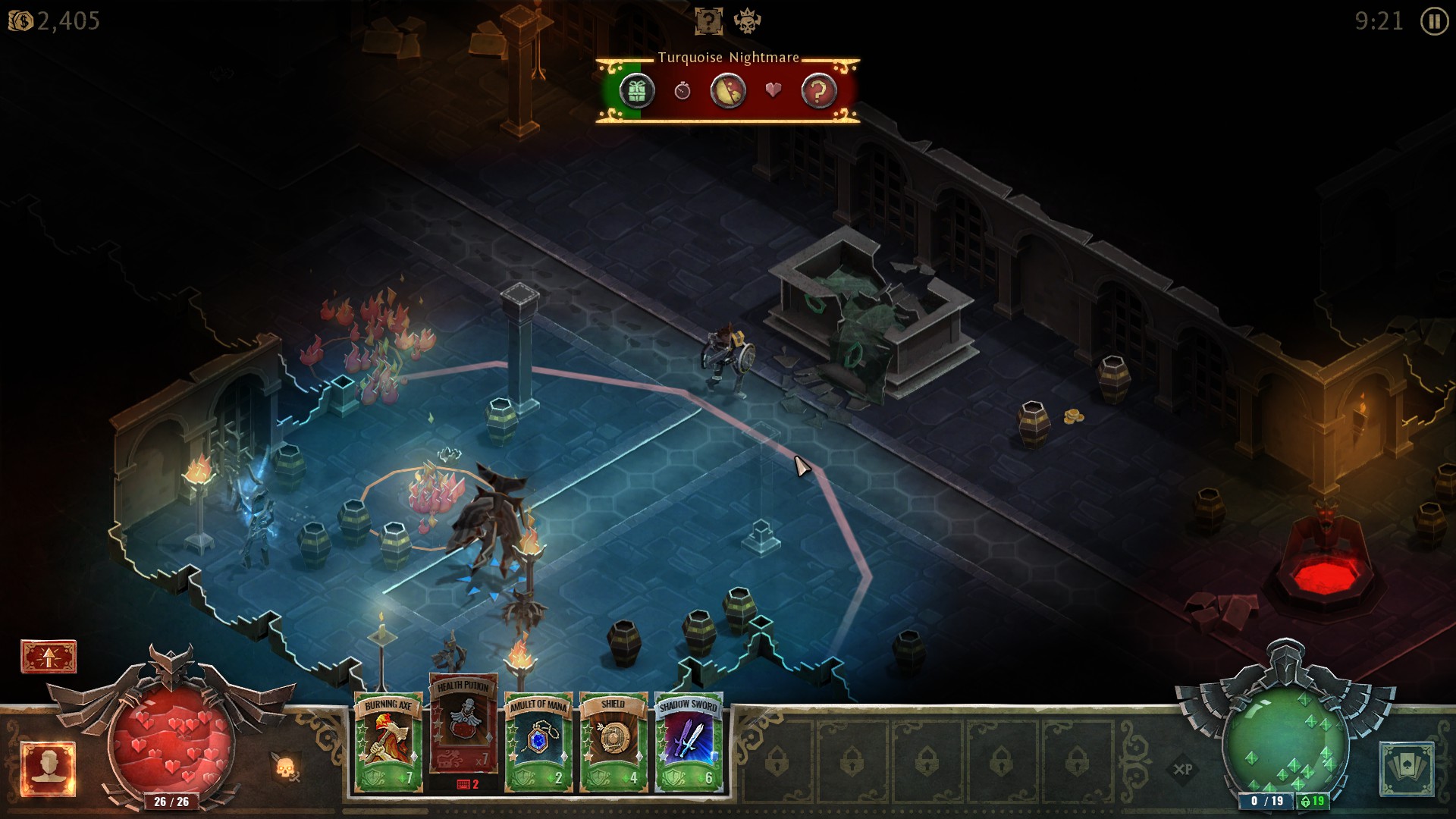Select the question mark objective icon in the red bar
1456x819 pixels.
pos(818,92)
